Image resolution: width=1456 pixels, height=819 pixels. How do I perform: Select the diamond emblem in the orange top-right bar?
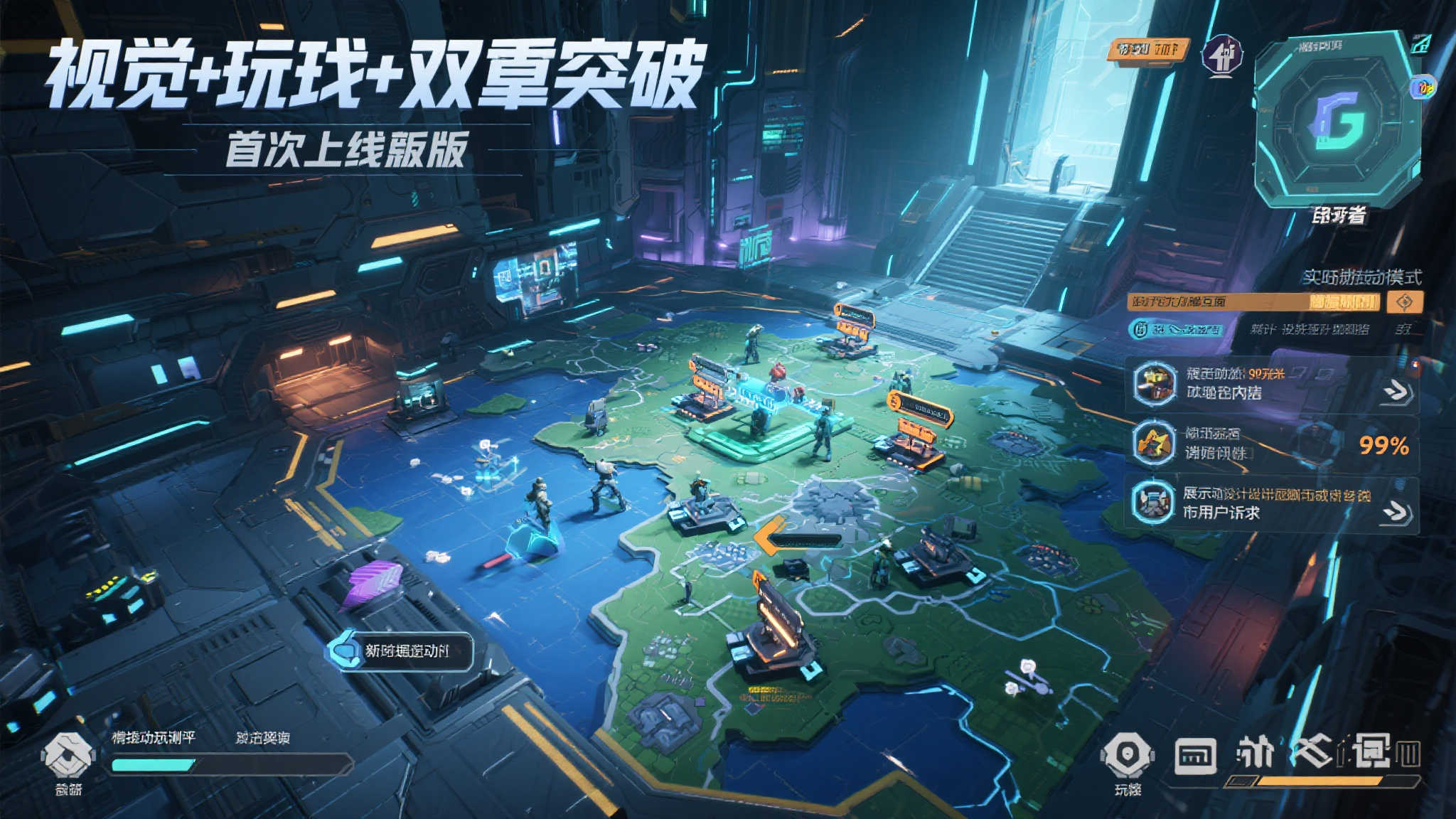[x=1405, y=303]
